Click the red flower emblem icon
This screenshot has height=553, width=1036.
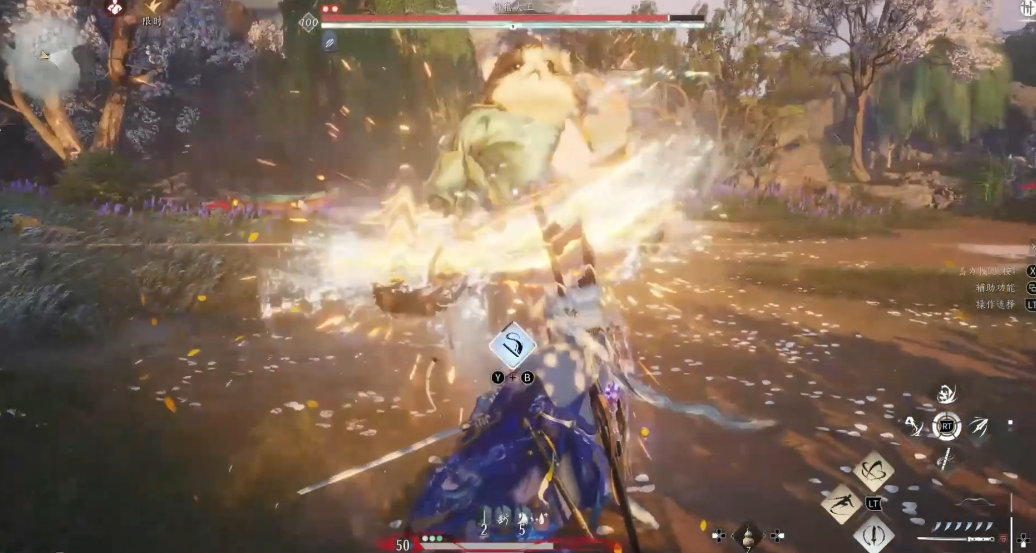click(116, 7)
